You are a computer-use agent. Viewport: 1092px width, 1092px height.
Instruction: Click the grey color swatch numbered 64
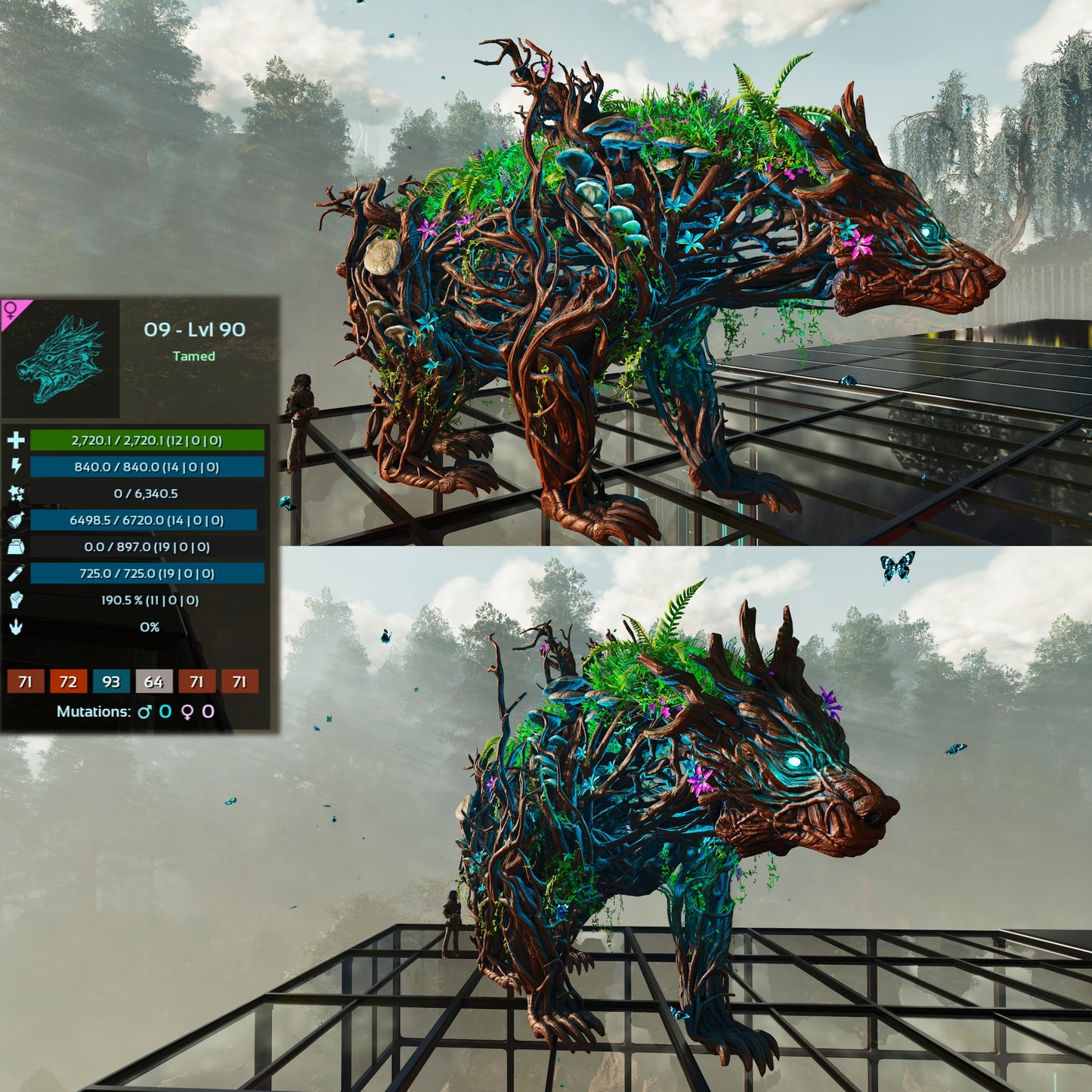[x=153, y=682]
